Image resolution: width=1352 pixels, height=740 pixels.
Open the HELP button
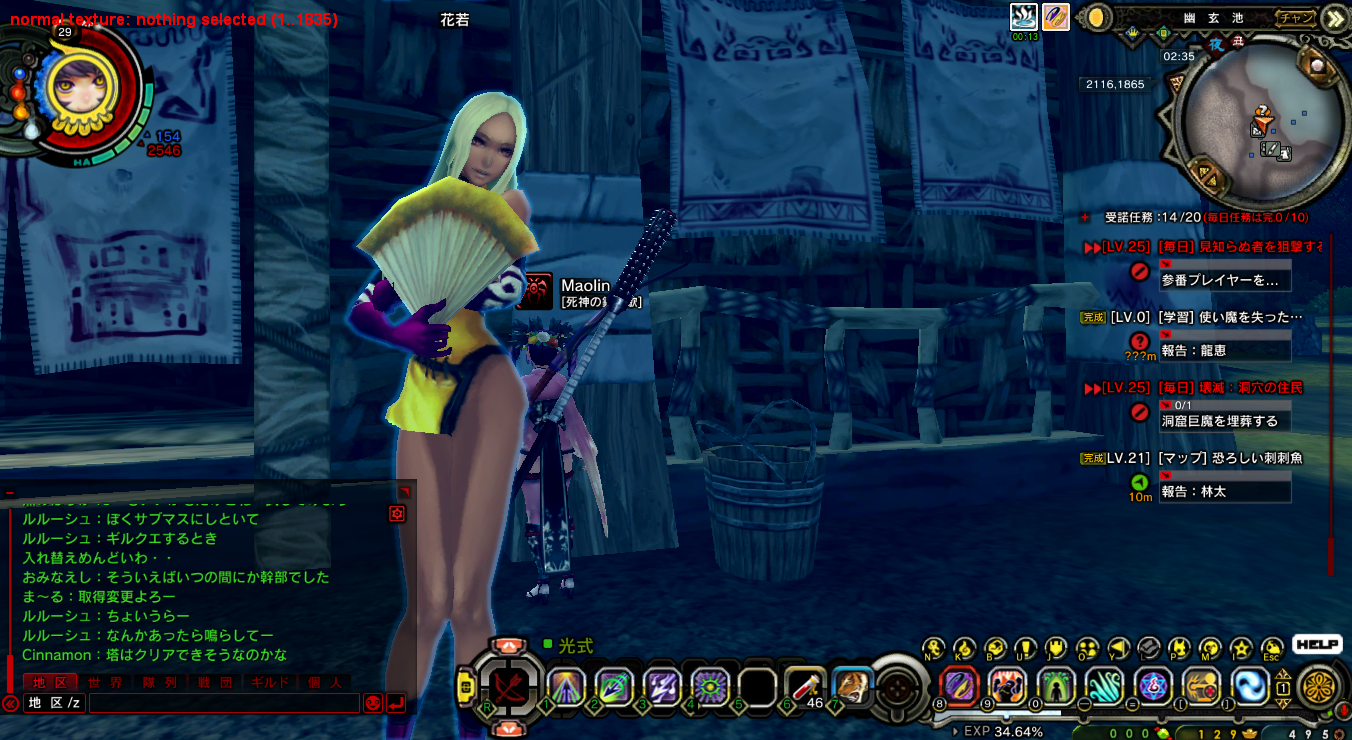point(1317,645)
